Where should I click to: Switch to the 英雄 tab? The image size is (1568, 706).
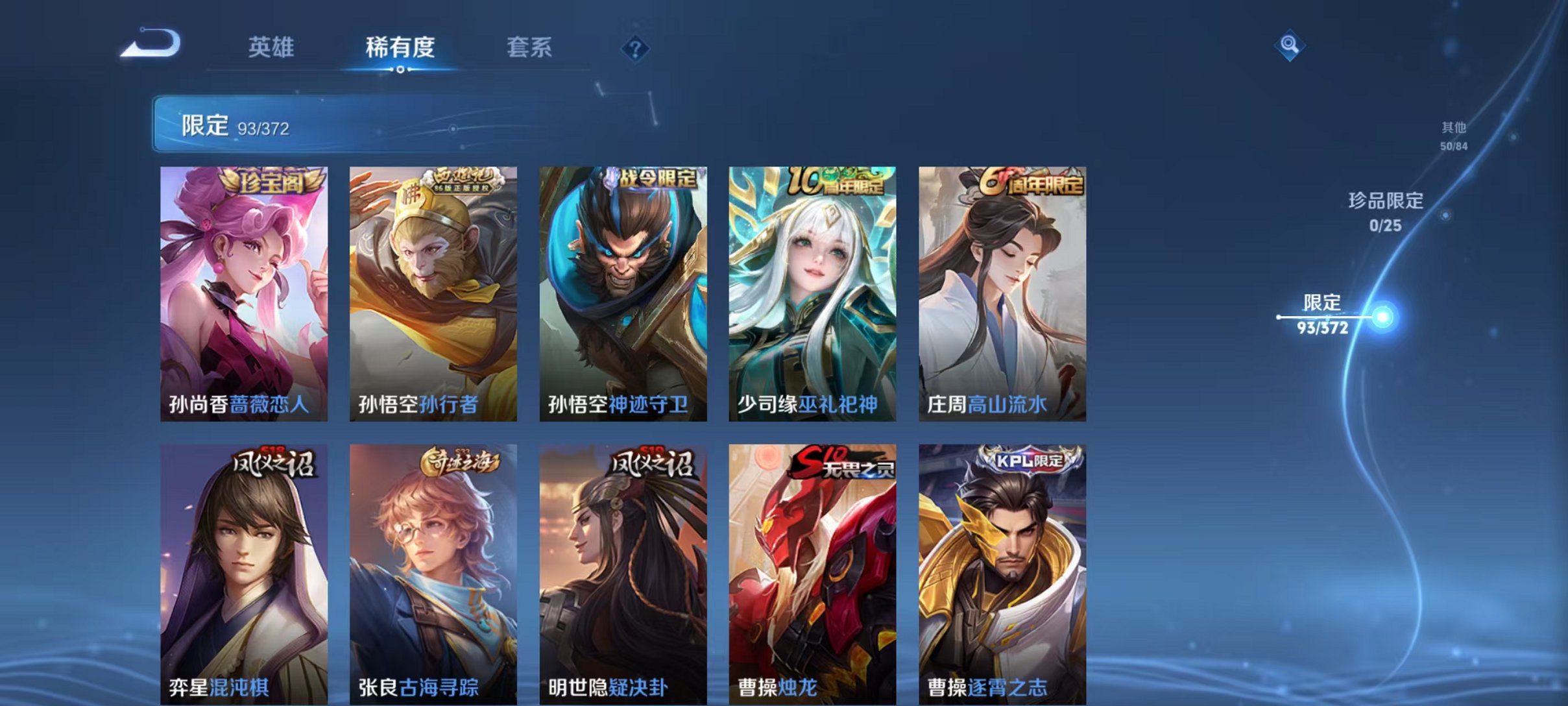[x=272, y=47]
